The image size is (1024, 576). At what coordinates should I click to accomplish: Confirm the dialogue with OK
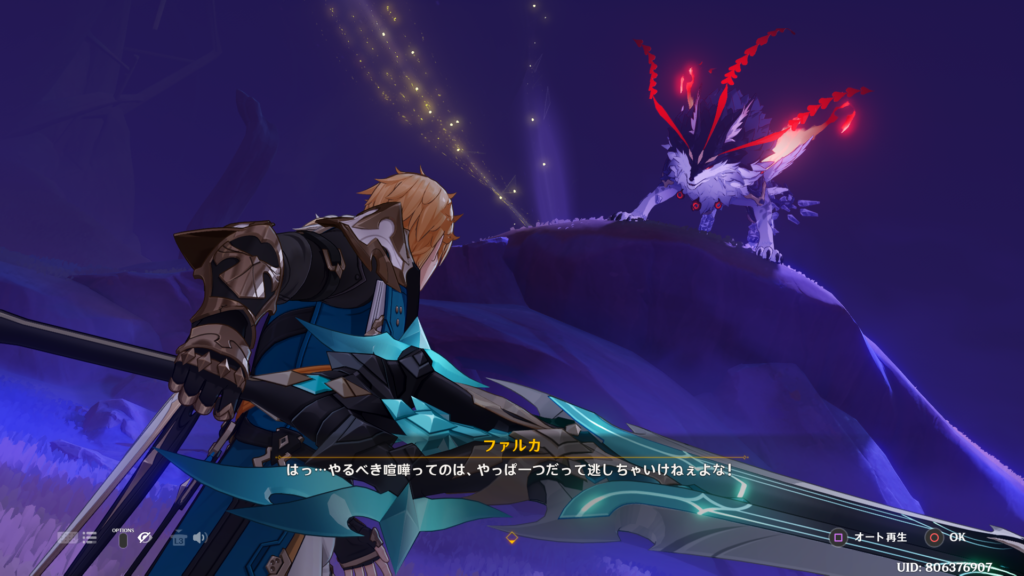point(945,537)
